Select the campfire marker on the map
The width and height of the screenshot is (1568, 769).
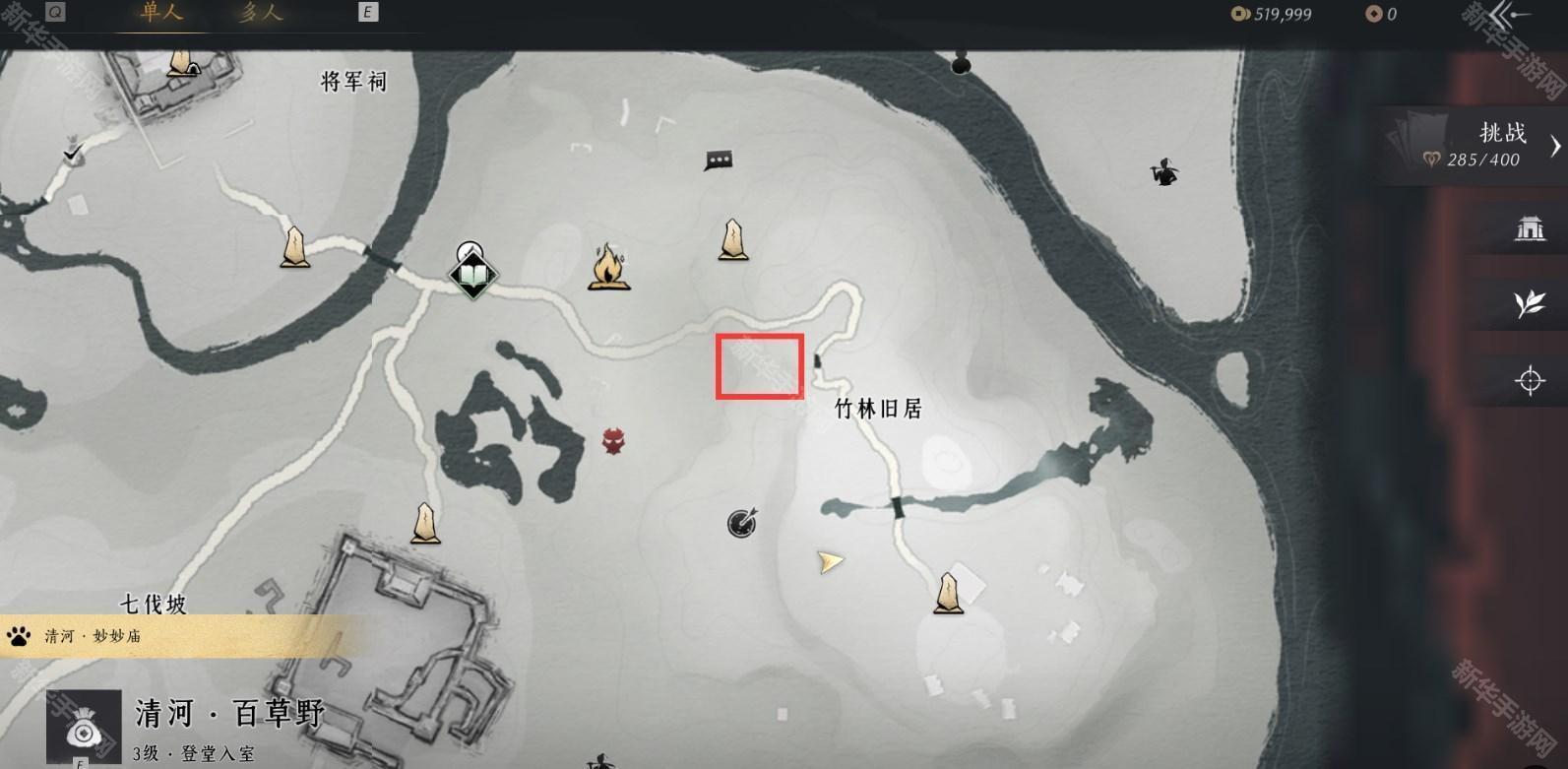tap(609, 266)
